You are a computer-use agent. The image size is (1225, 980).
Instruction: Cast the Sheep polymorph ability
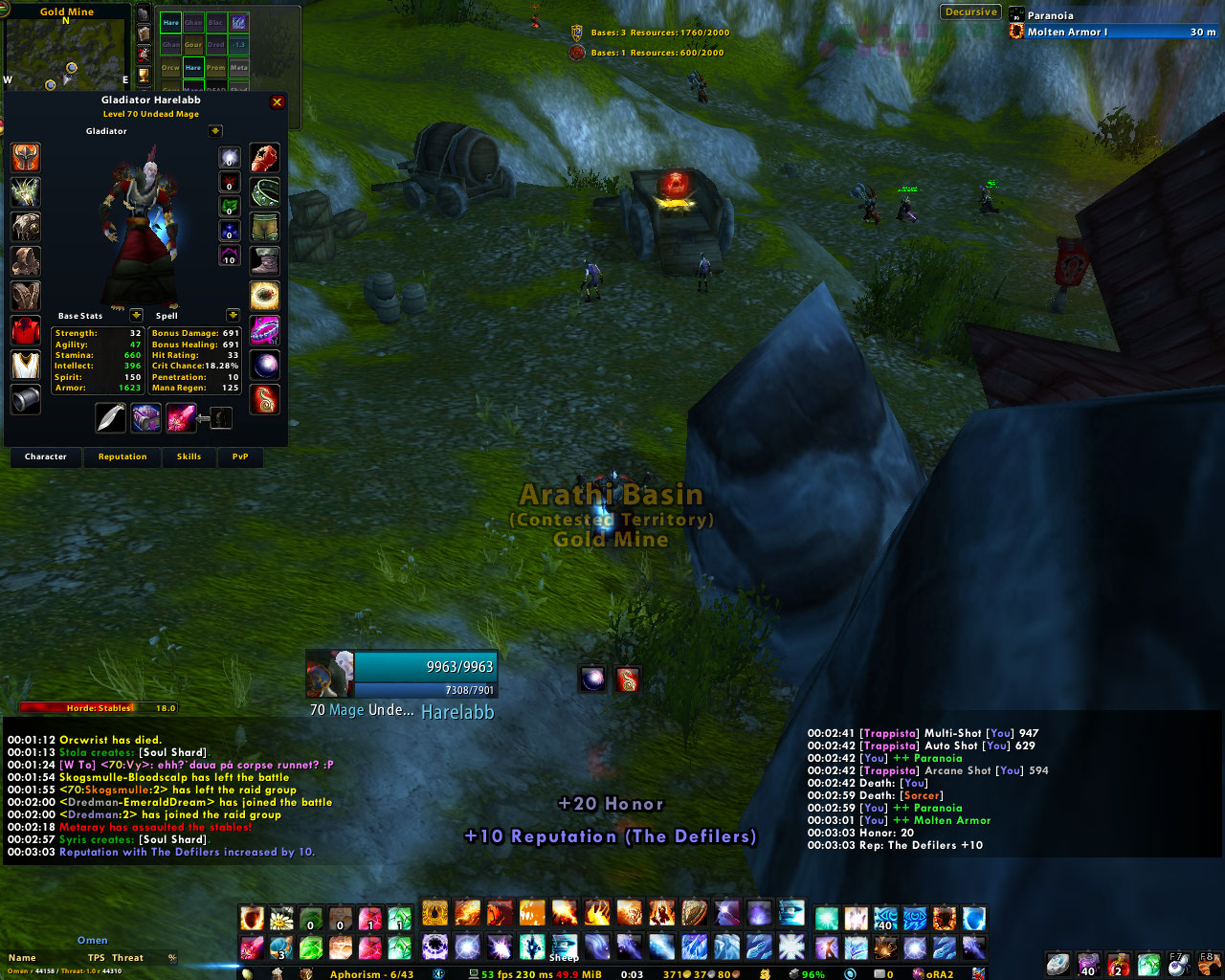[565, 947]
